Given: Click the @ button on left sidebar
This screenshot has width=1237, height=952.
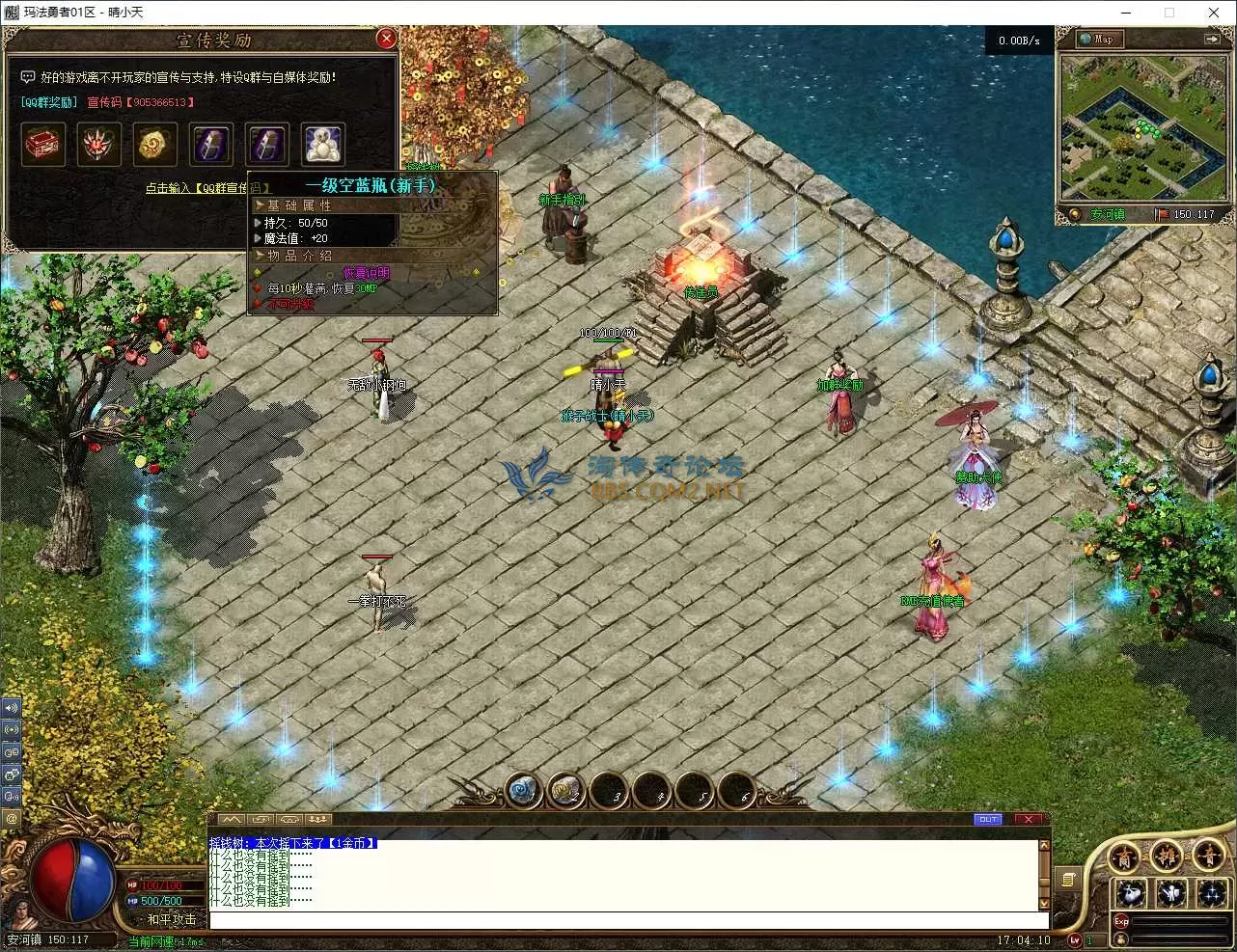Looking at the screenshot, I should (12, 819).
